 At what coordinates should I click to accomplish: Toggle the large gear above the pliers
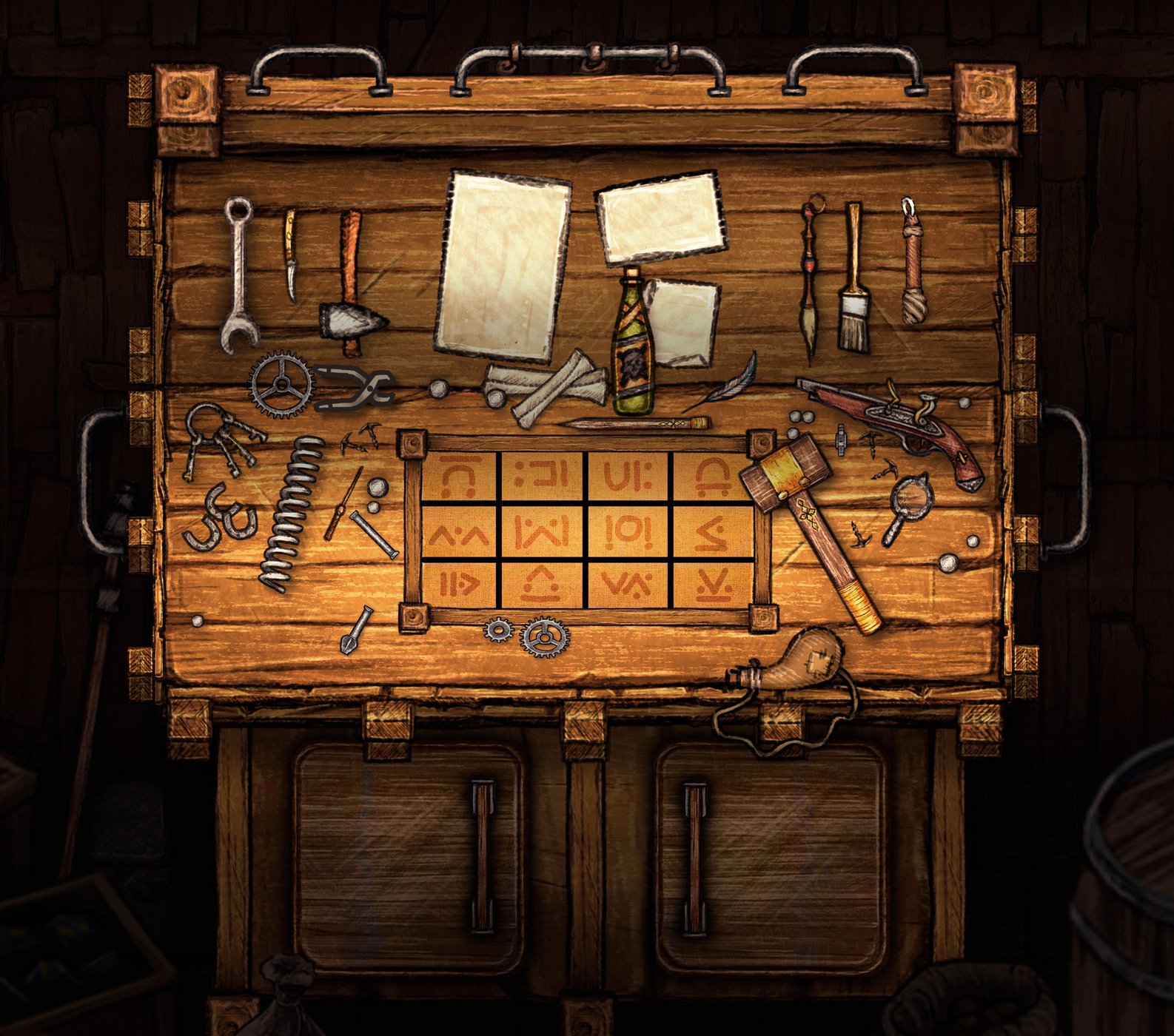(281, 383)
